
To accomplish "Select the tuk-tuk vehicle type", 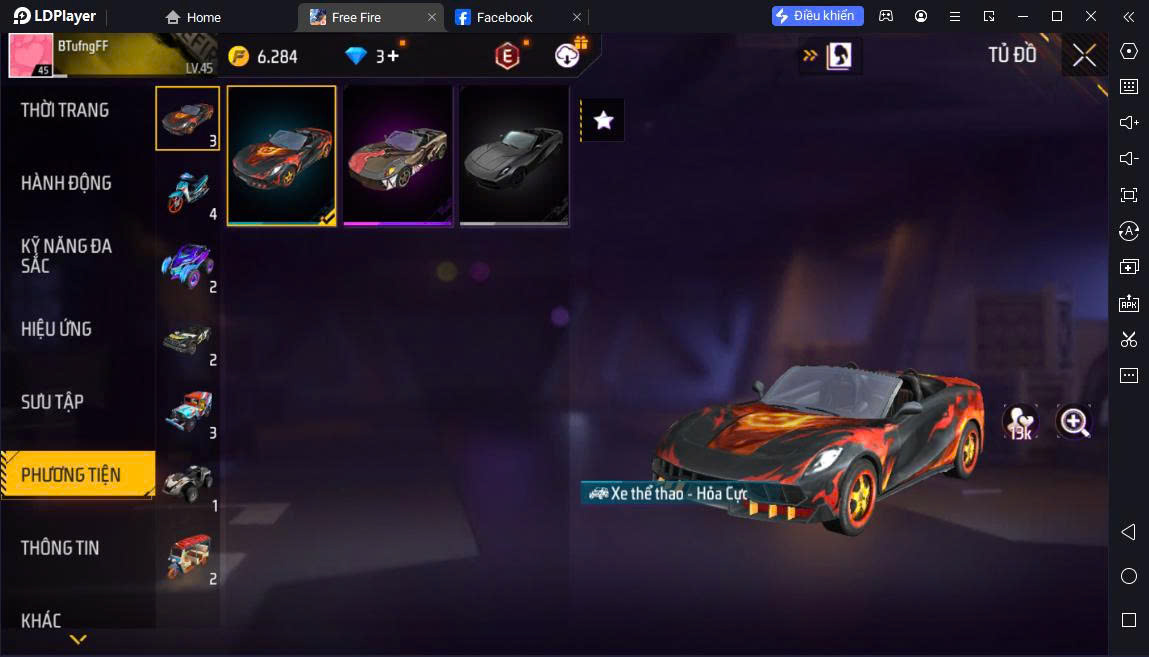I will (187, 556).
